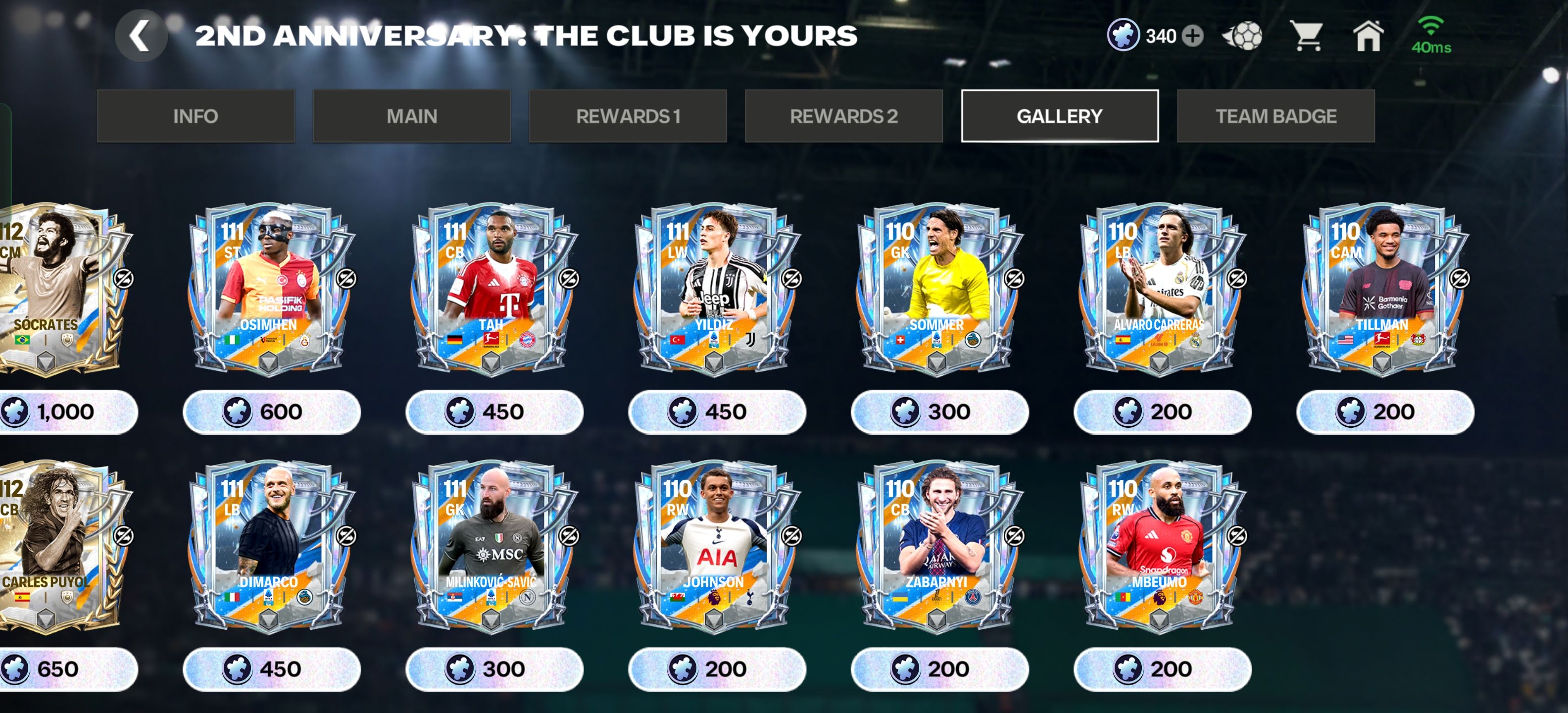Buy Sommer for 300 tokens
Image resolution: width=1568 pixels, height=713 pixels.
click(x=939, y=411)
